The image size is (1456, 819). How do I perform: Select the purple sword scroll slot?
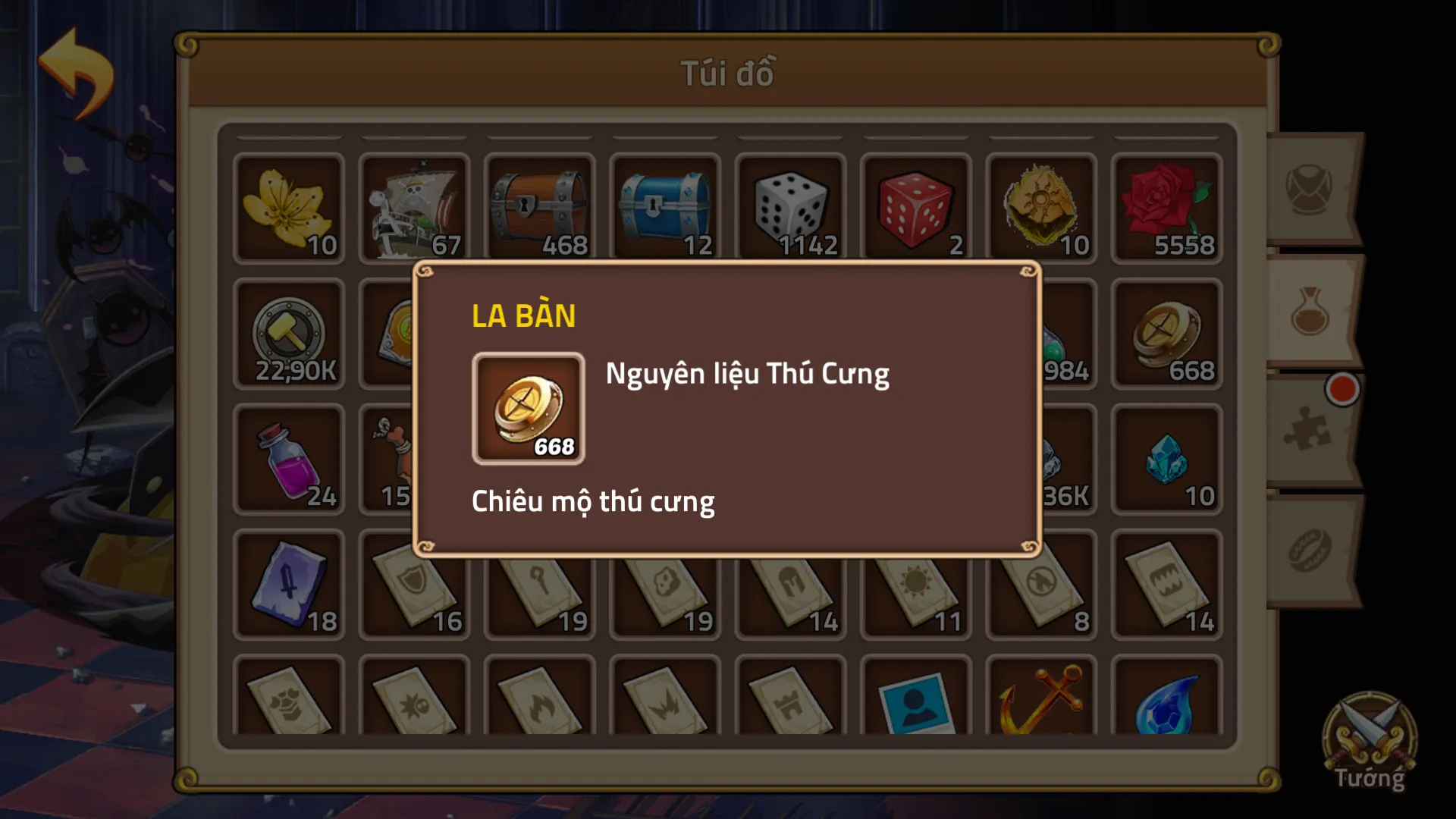point(288,585)
